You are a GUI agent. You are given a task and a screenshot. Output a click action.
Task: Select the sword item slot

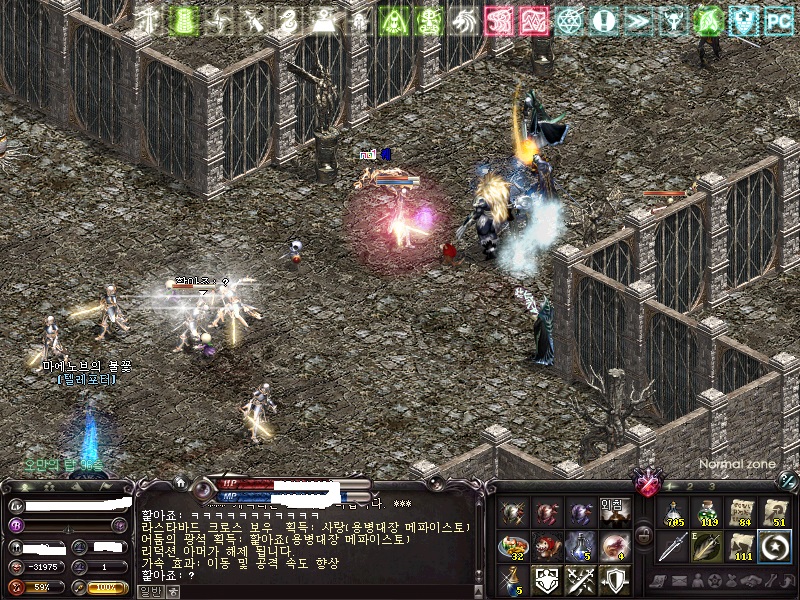click(674, 548)
